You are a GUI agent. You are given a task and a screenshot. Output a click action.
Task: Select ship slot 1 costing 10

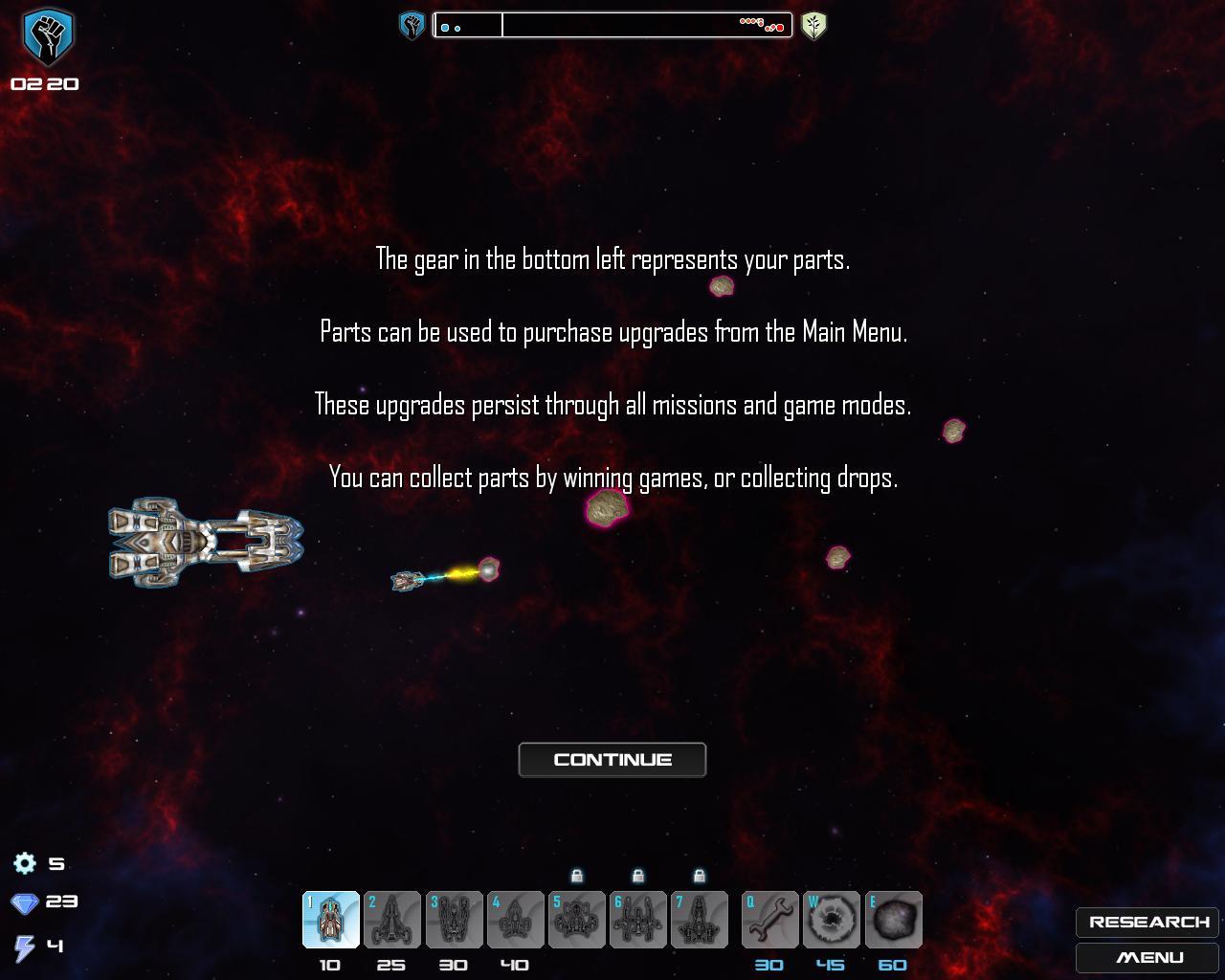click(x=331, y=920)
